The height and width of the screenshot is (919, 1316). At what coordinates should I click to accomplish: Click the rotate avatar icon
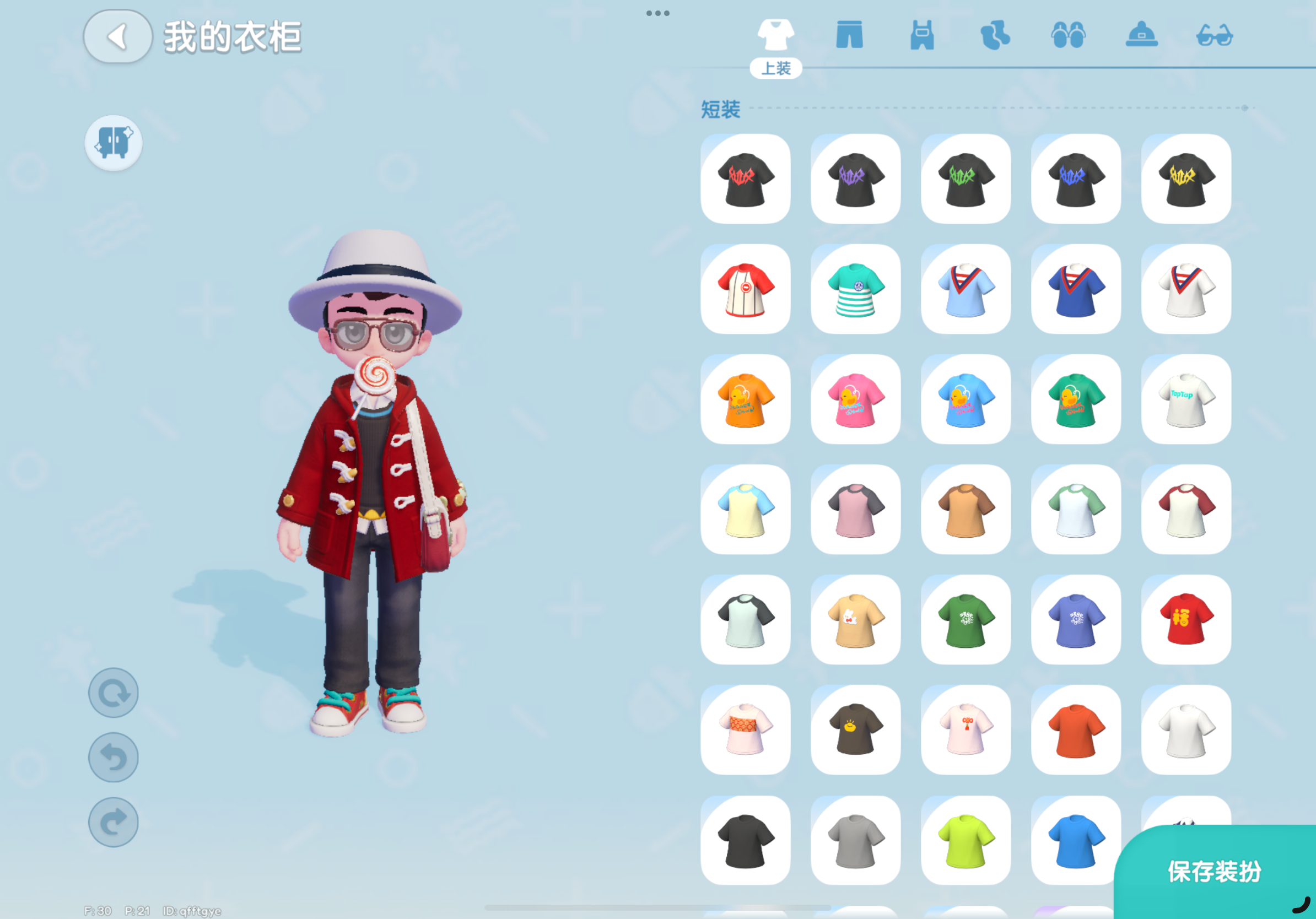pyautogui.click(x=113, y=692)
